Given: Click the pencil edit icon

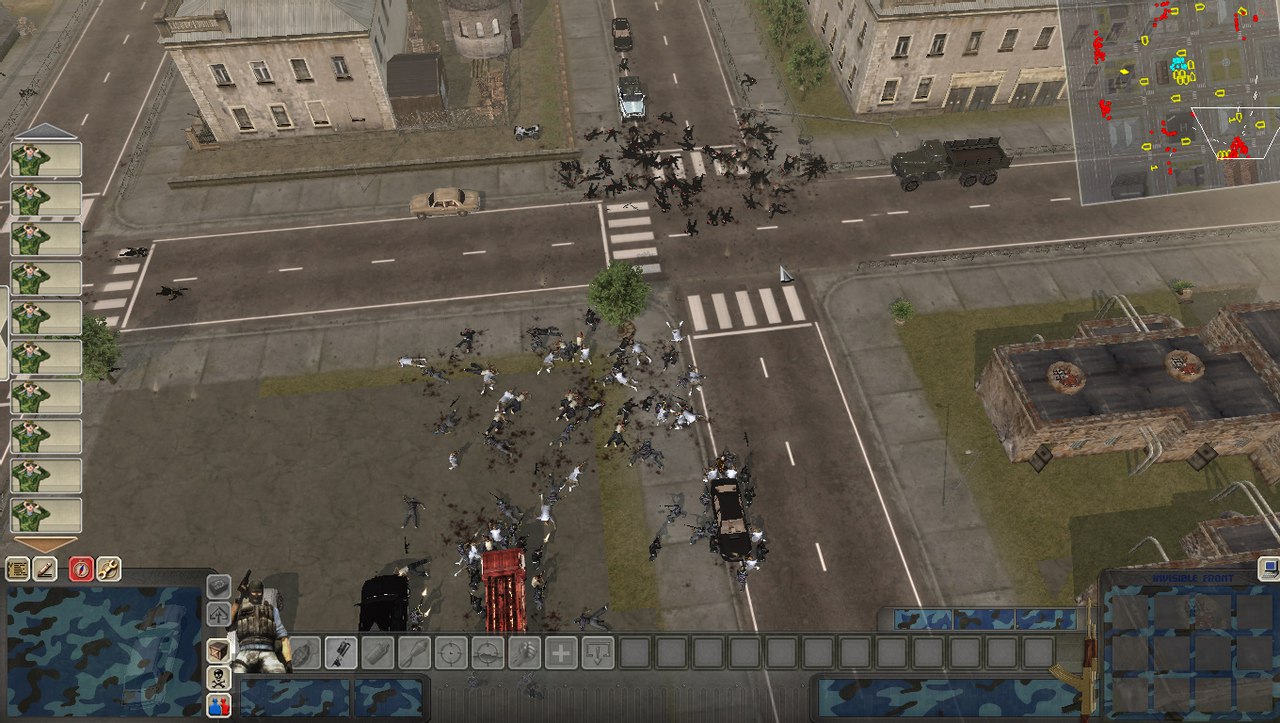Looking at the screenshot, I should point(45,569).
